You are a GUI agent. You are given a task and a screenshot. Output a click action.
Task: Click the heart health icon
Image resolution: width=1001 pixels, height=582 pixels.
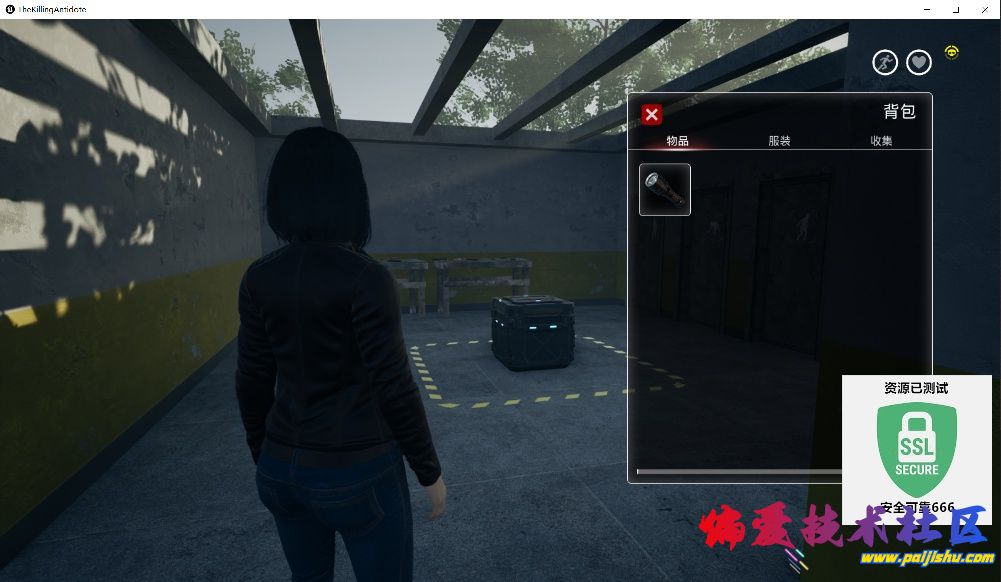coord(919,63)
